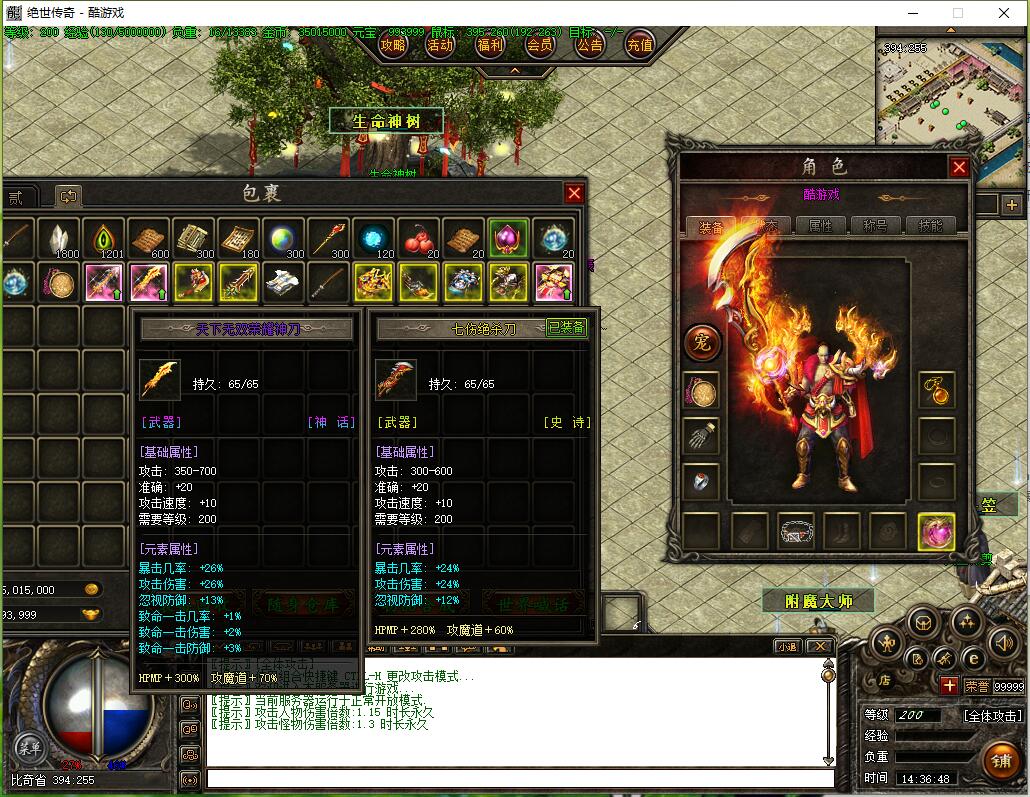1030x797 pixels.
Task: Open the 充值 recharge menu
Action: click(640, 45)
